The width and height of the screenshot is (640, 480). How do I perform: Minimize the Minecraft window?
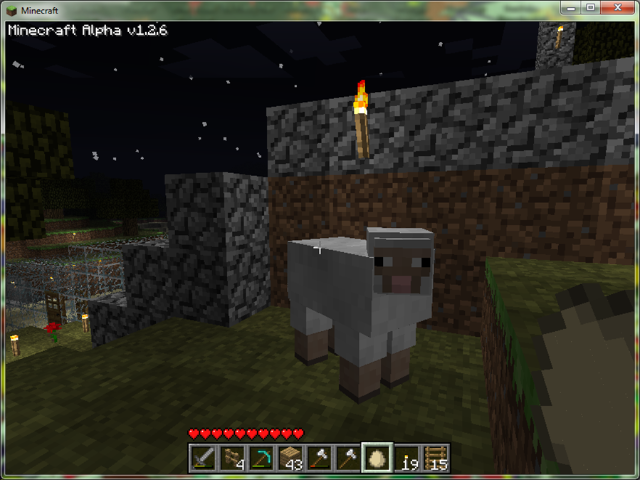(571, 8)
